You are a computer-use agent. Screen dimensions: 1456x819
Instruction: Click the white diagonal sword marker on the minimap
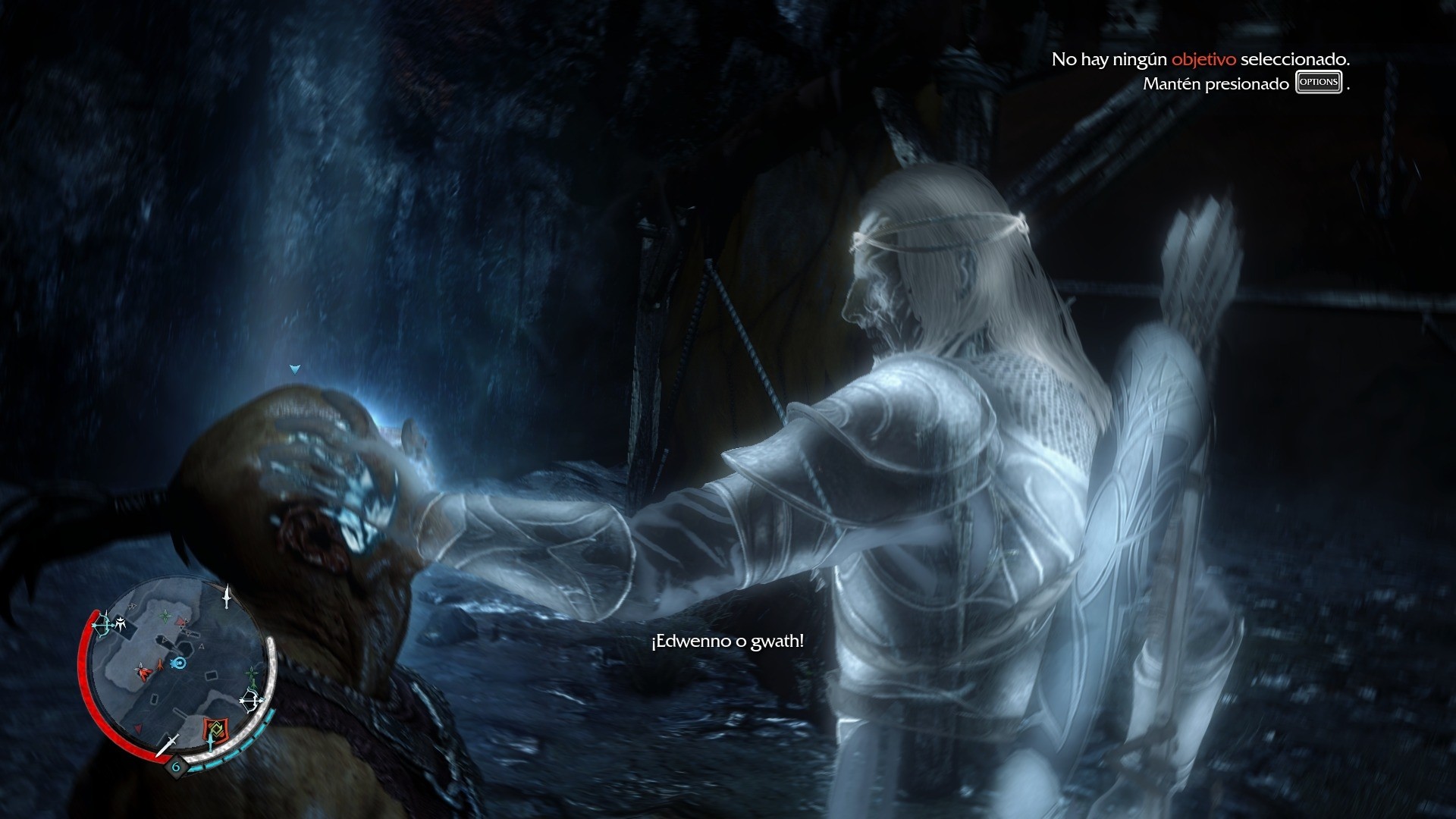(x=168, y=745)
